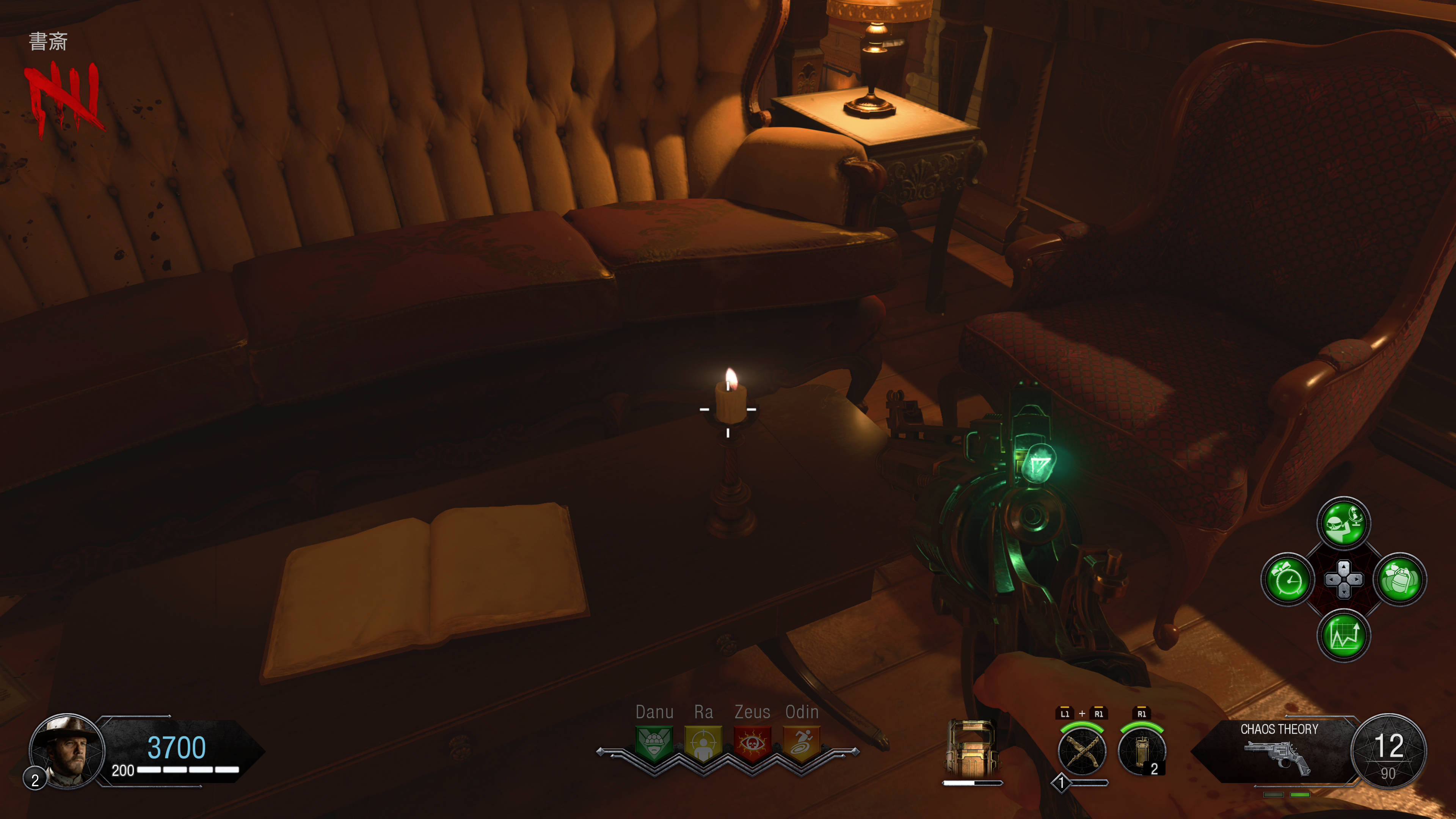This screenshot has width=1456, height=819.
Task: Click the D-pad center of elixir wheel
Action: pyautogui.click(x=1343, y=579)
